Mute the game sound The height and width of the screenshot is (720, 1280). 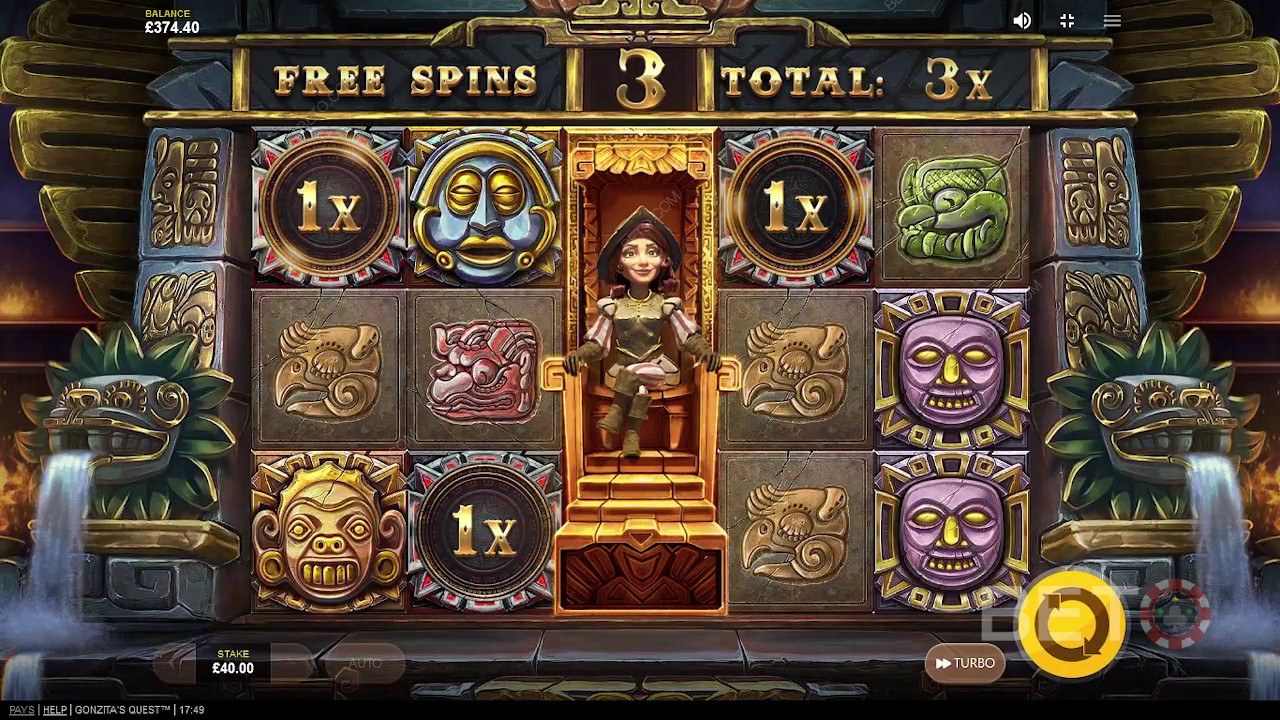tap(1022, 21)
